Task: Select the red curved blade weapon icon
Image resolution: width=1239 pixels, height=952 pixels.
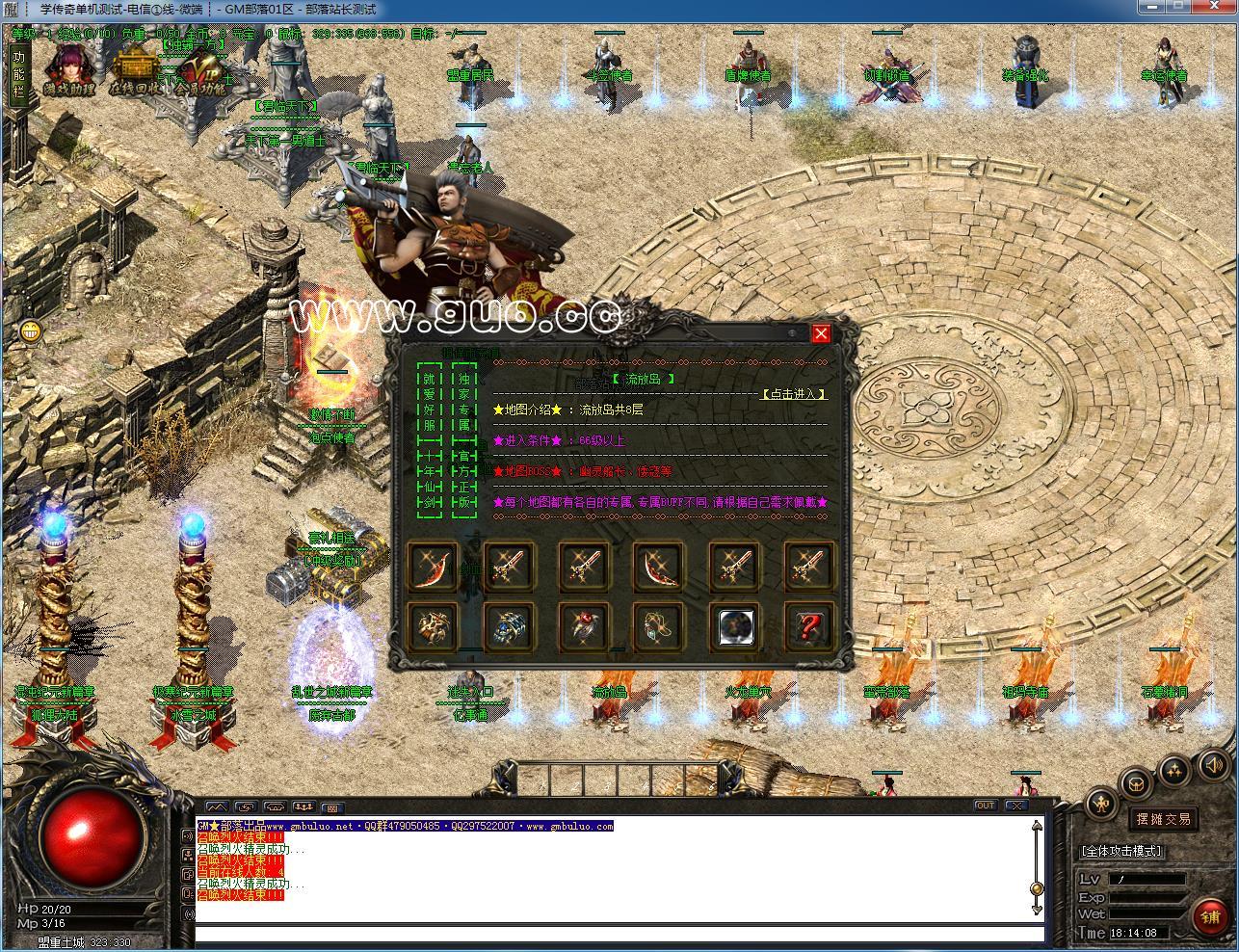Action: click(435, 568)
